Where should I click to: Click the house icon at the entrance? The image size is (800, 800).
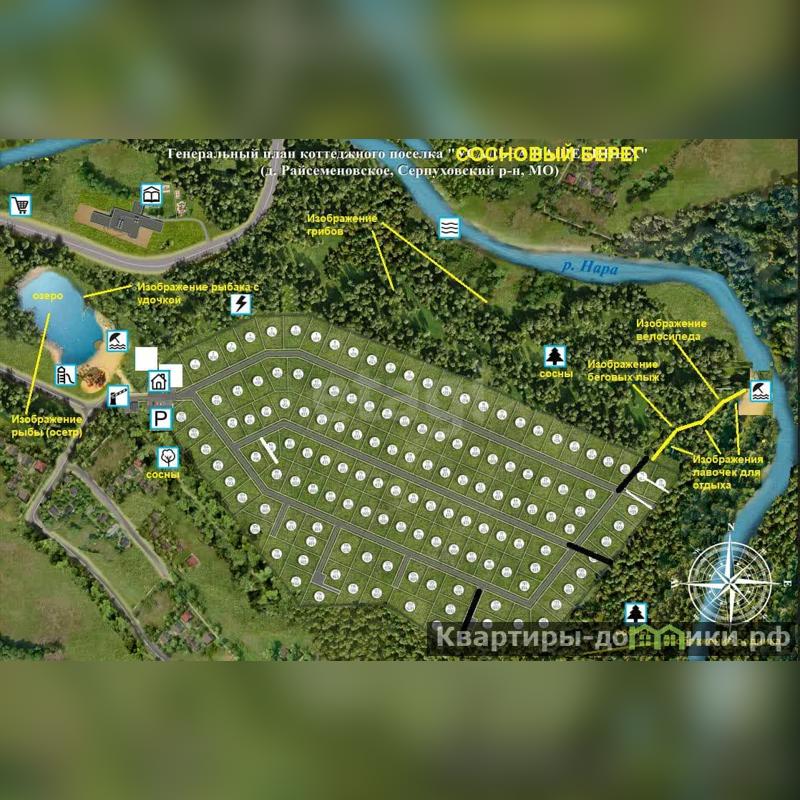[x=159, y=381]
